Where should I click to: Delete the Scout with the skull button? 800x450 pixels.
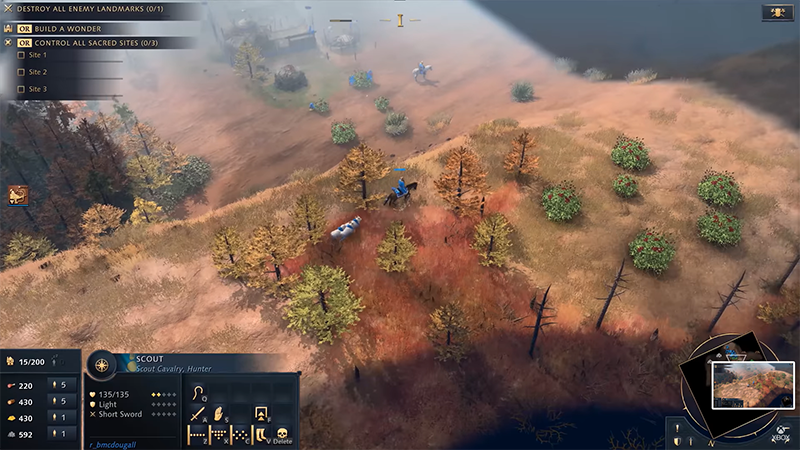(283, 435)
